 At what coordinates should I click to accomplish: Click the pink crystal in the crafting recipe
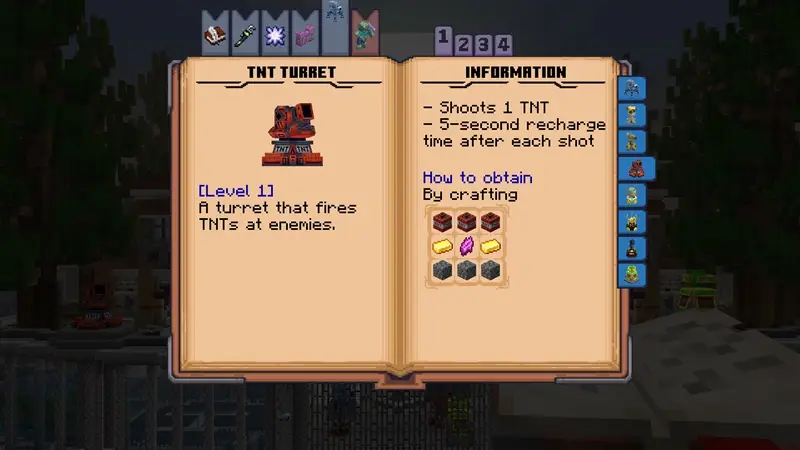466,246
